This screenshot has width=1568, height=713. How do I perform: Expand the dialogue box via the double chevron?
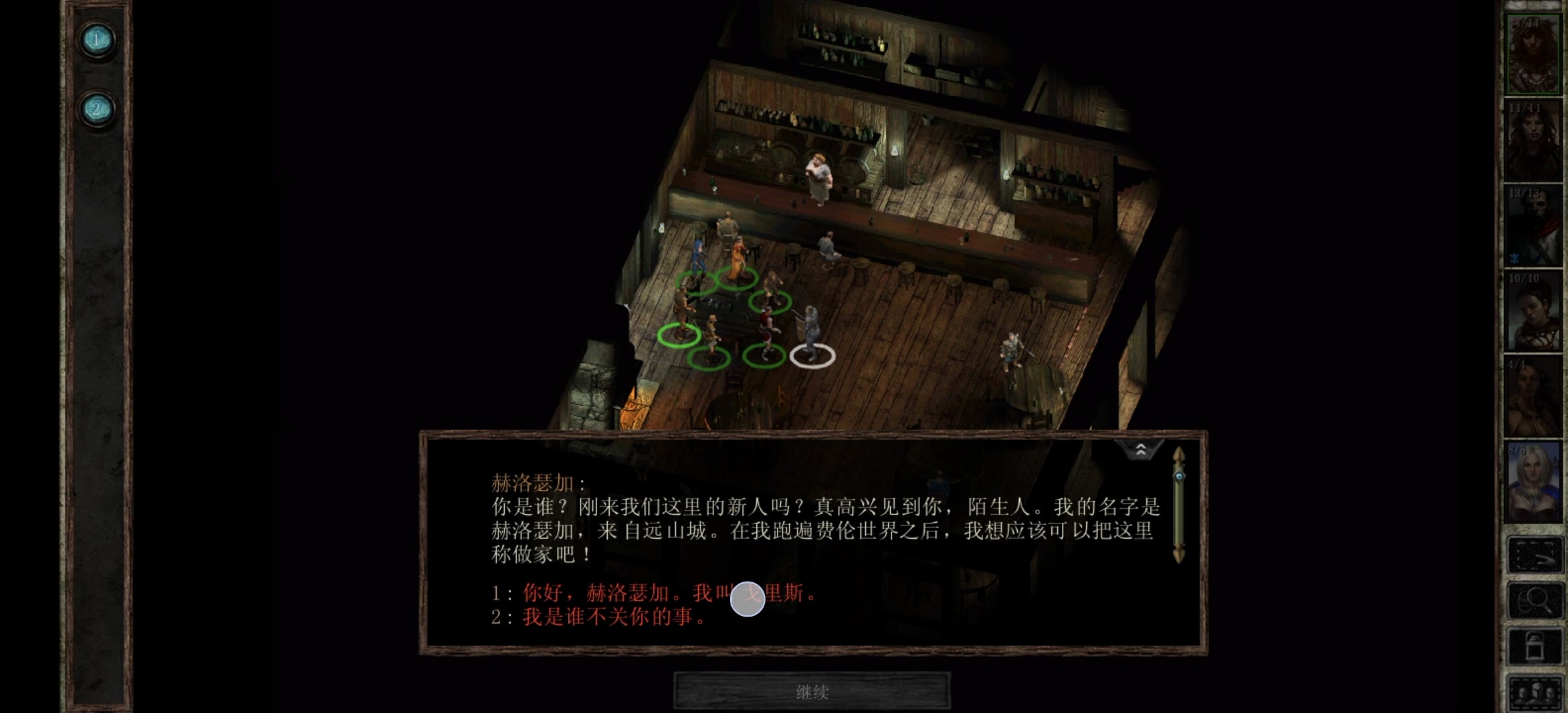(1141, 450)
